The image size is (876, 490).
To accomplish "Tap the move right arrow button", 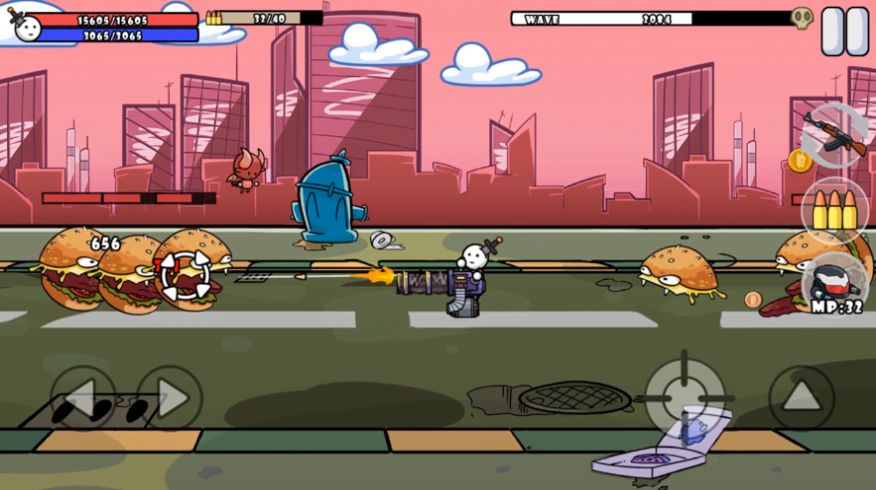I will 169,398.
